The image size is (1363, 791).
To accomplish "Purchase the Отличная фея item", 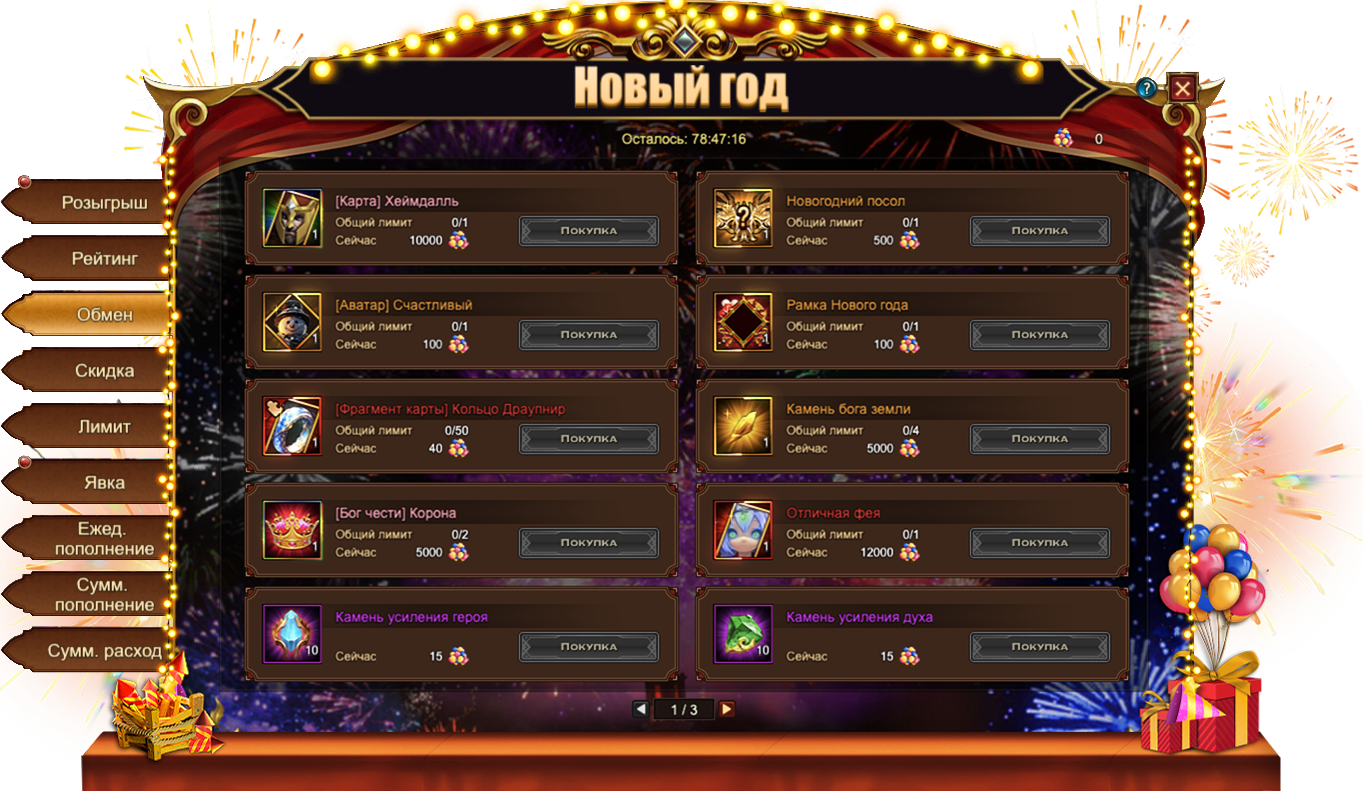I will (x=1039, y=543).
